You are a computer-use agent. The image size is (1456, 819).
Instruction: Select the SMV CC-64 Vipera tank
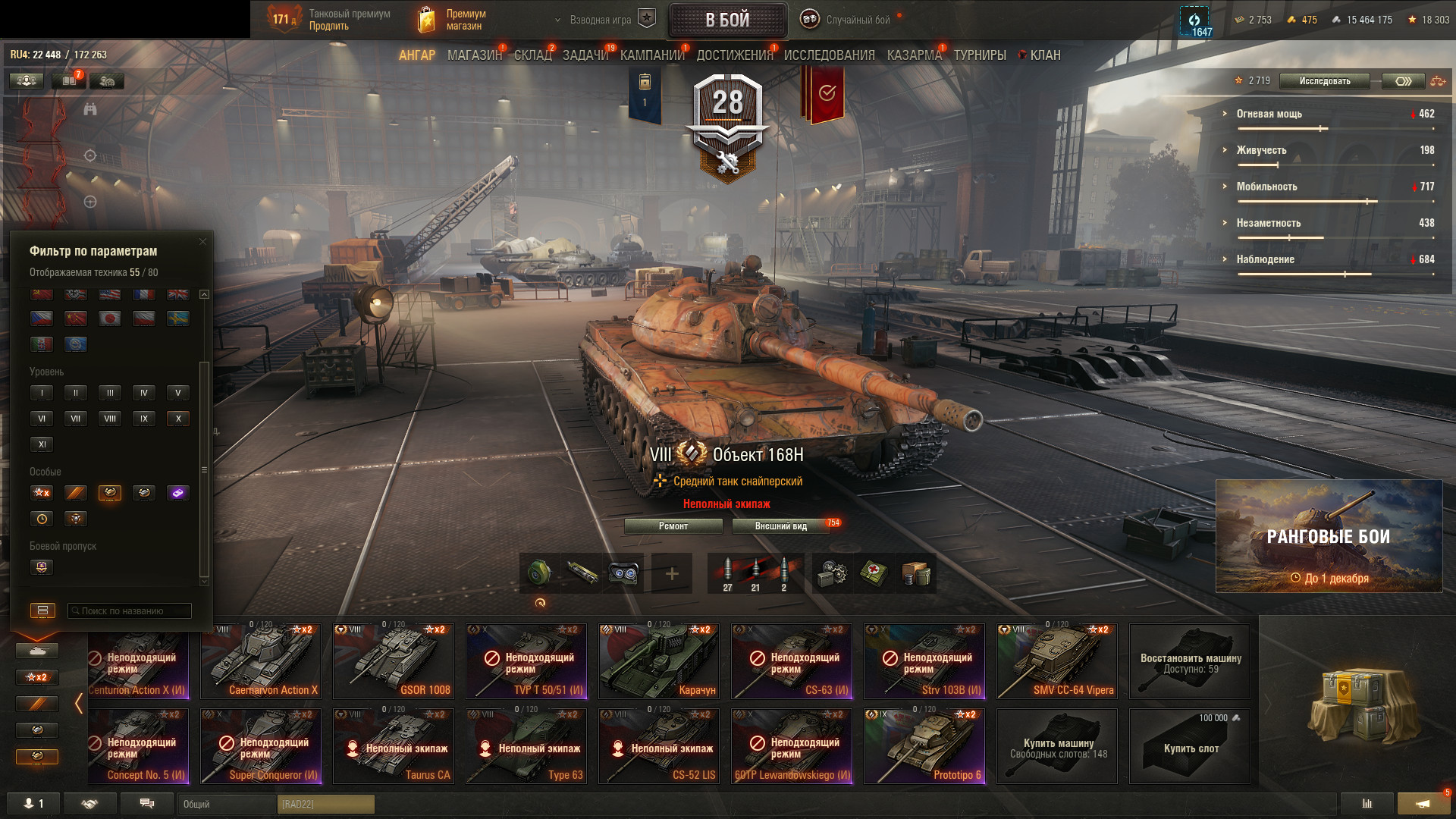(x=1056, y=661)
